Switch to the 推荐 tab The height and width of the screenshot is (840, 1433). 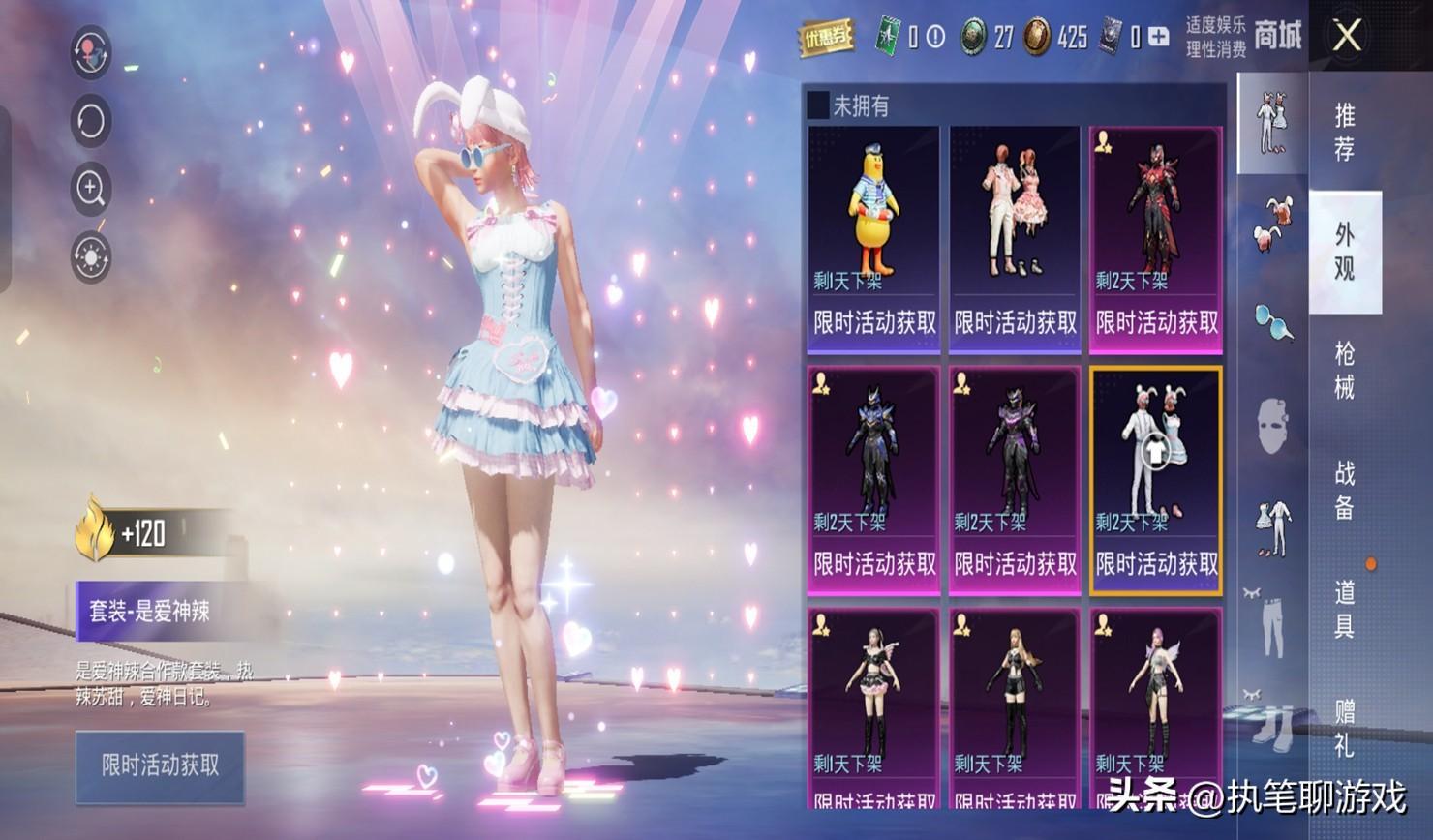tap(1344, 132)
